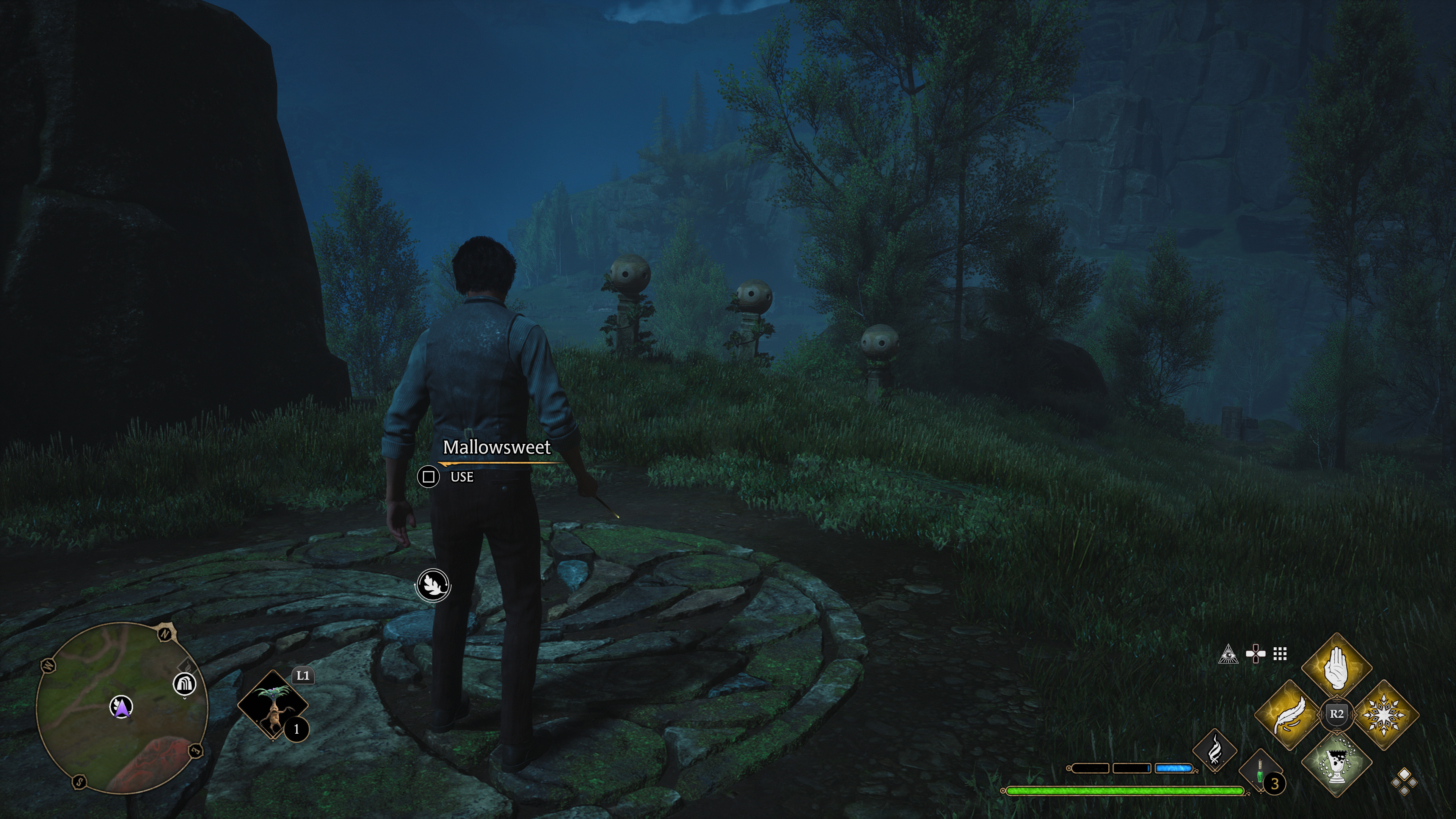Activate the Revelio eye triangle icon
1456x819 pixels.
pos(1228,654)
